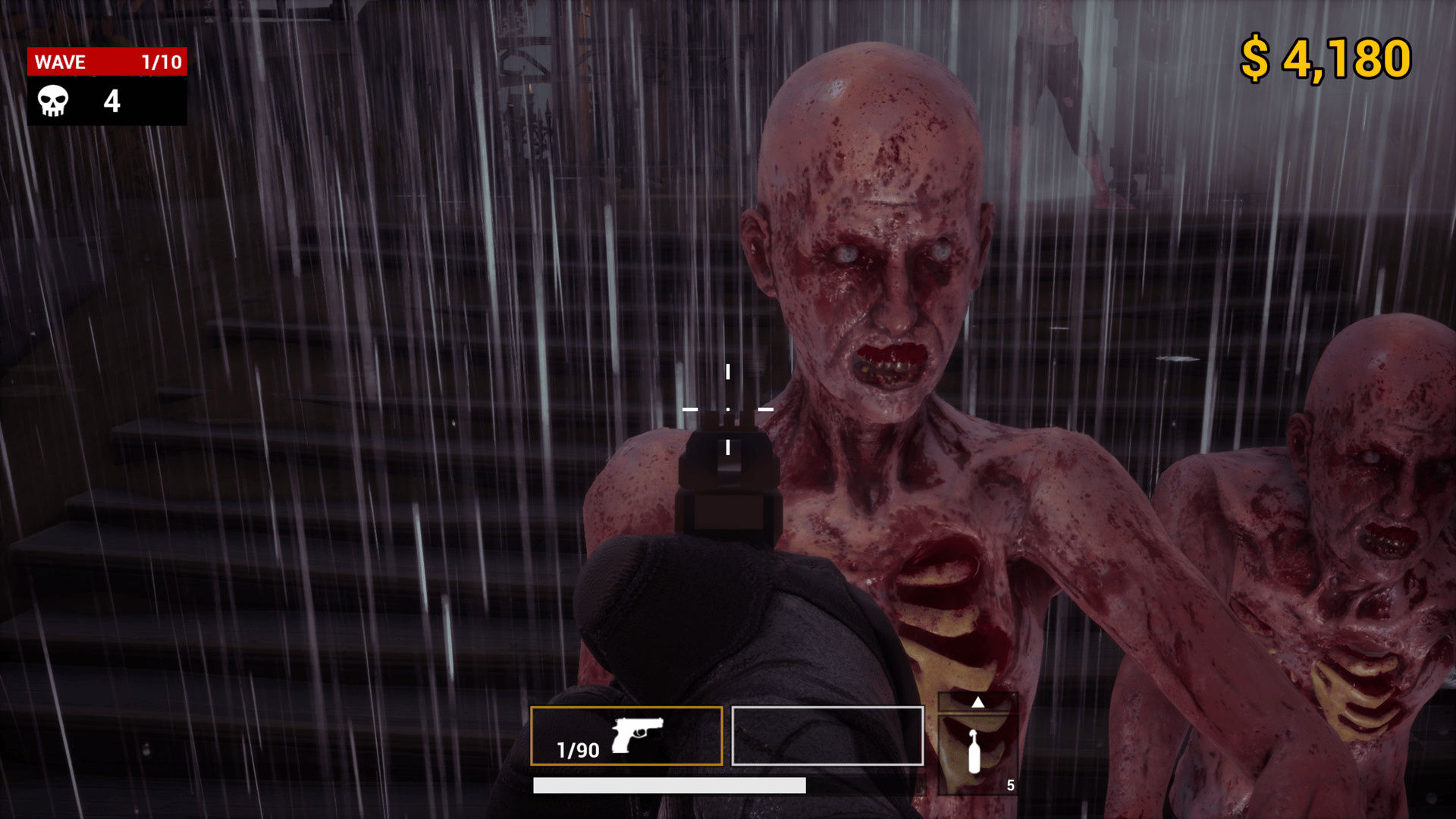
Task: Click the up arrow above the molotov slot
Action: [x=978, y=702]
